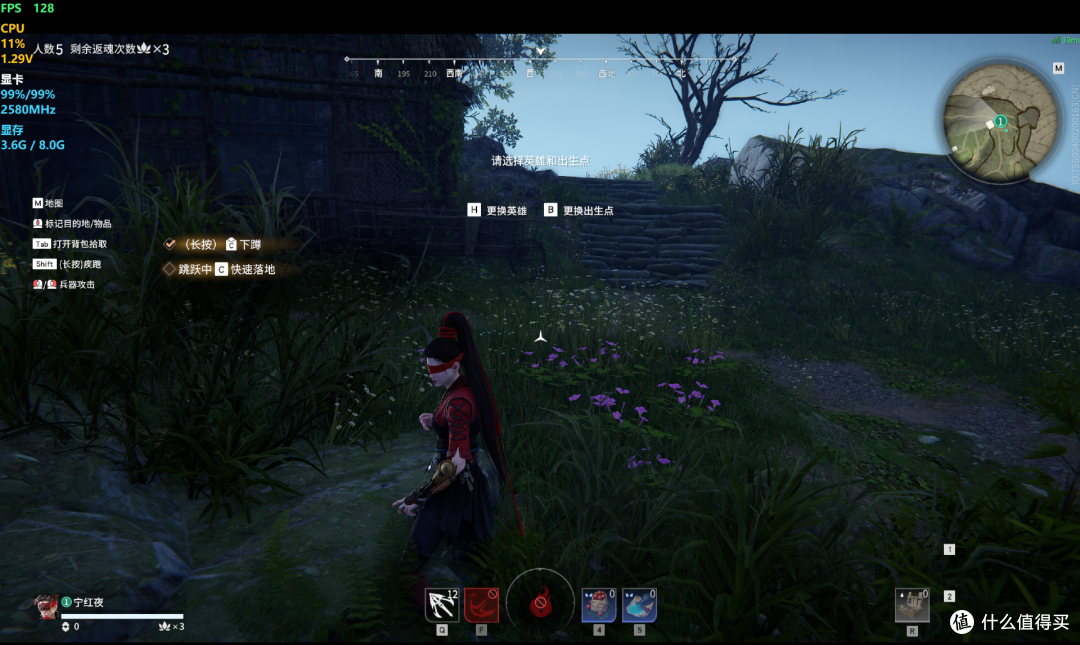Click the player marker on the minimap
Image resolution: width=1080 pixels, height=645 pixels.
click(x=999, y=120)
